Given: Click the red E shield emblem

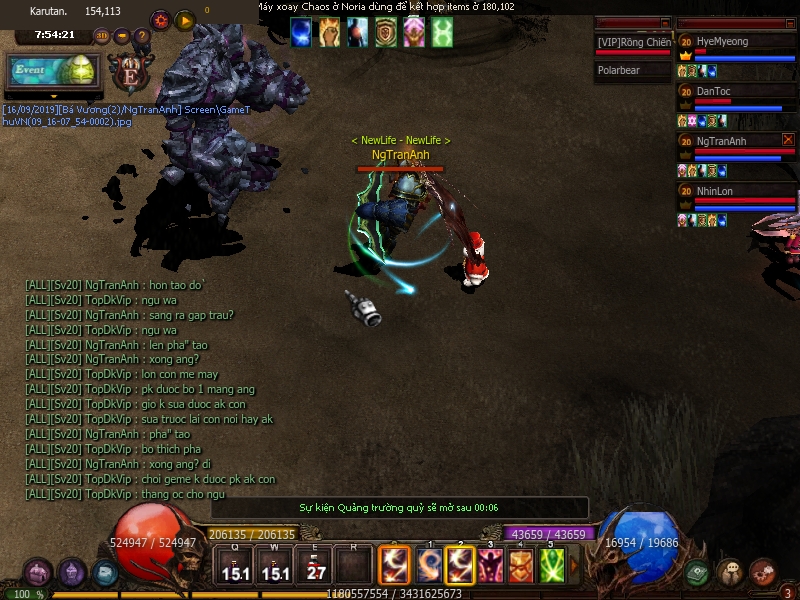Looking at the screenshot, I should [130, 74].
